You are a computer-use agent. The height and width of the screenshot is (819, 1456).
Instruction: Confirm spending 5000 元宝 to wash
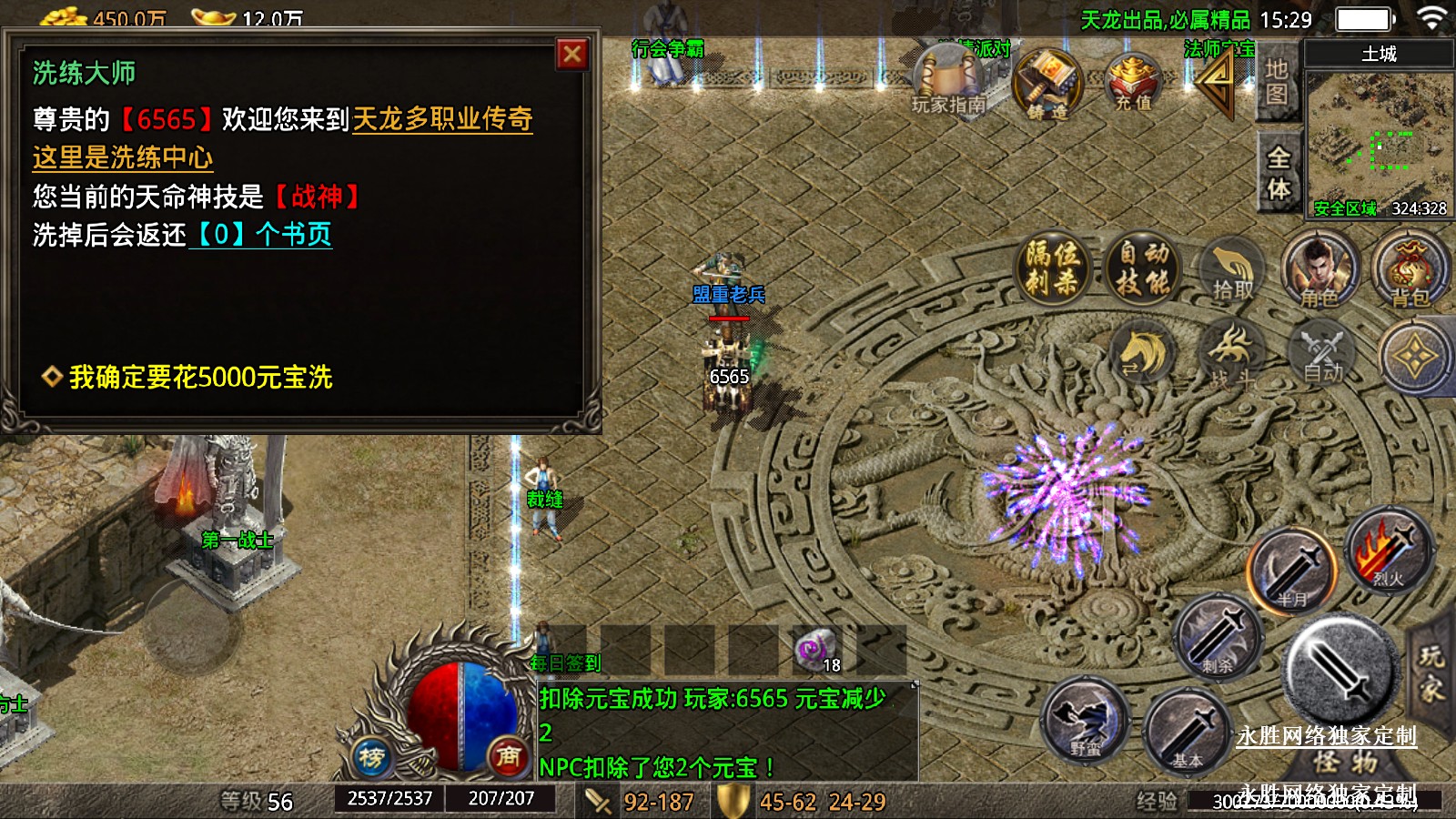(x=200, y=377)
